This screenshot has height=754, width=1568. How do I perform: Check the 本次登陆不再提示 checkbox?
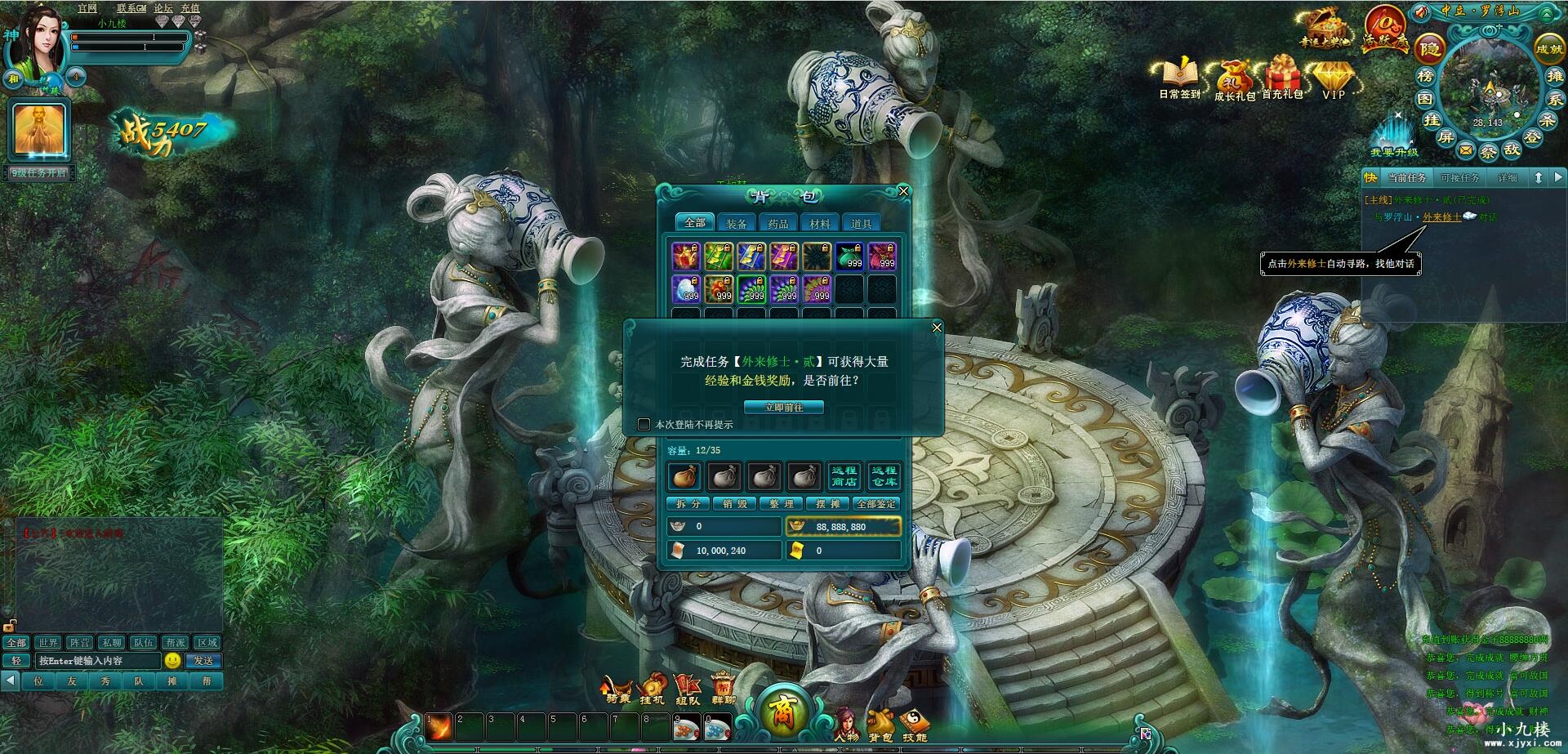click(643, 424)
